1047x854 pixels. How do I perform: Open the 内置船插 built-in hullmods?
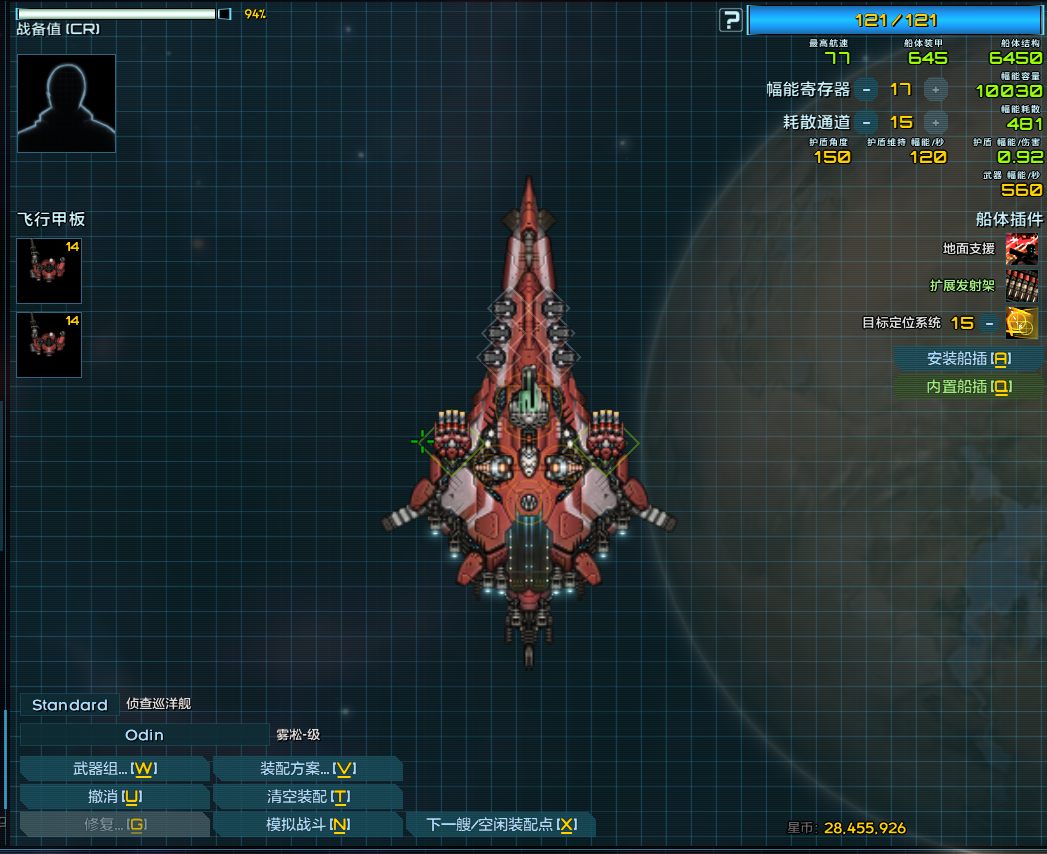[x=968, y=386]
